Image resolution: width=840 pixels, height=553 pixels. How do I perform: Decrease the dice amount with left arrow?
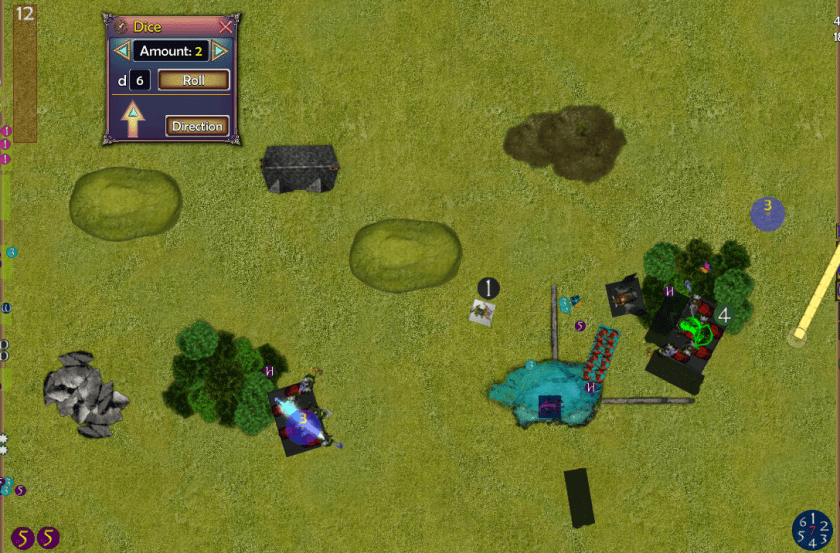121,51
